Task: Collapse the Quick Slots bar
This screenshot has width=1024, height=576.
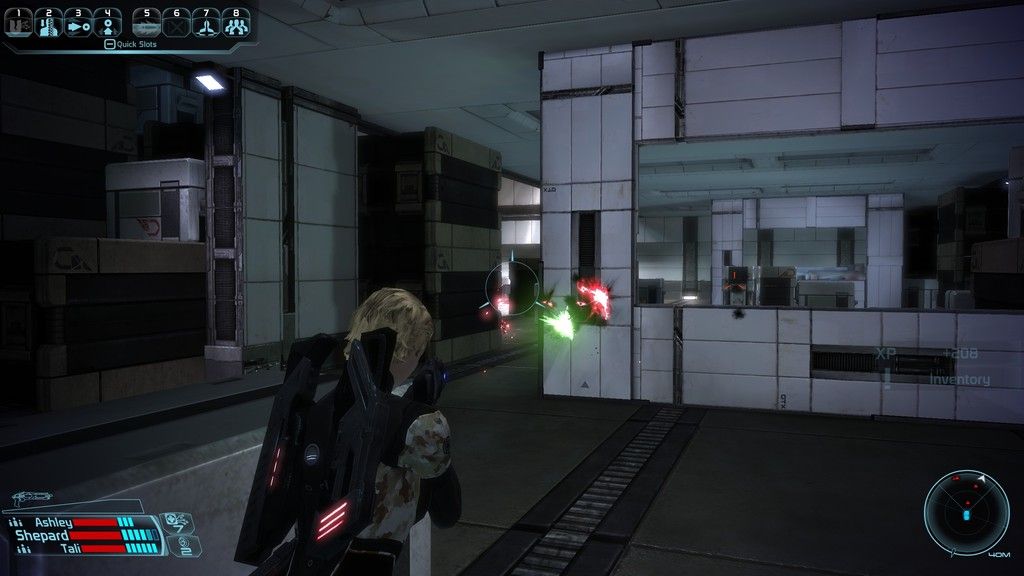Action: (109, 44)
